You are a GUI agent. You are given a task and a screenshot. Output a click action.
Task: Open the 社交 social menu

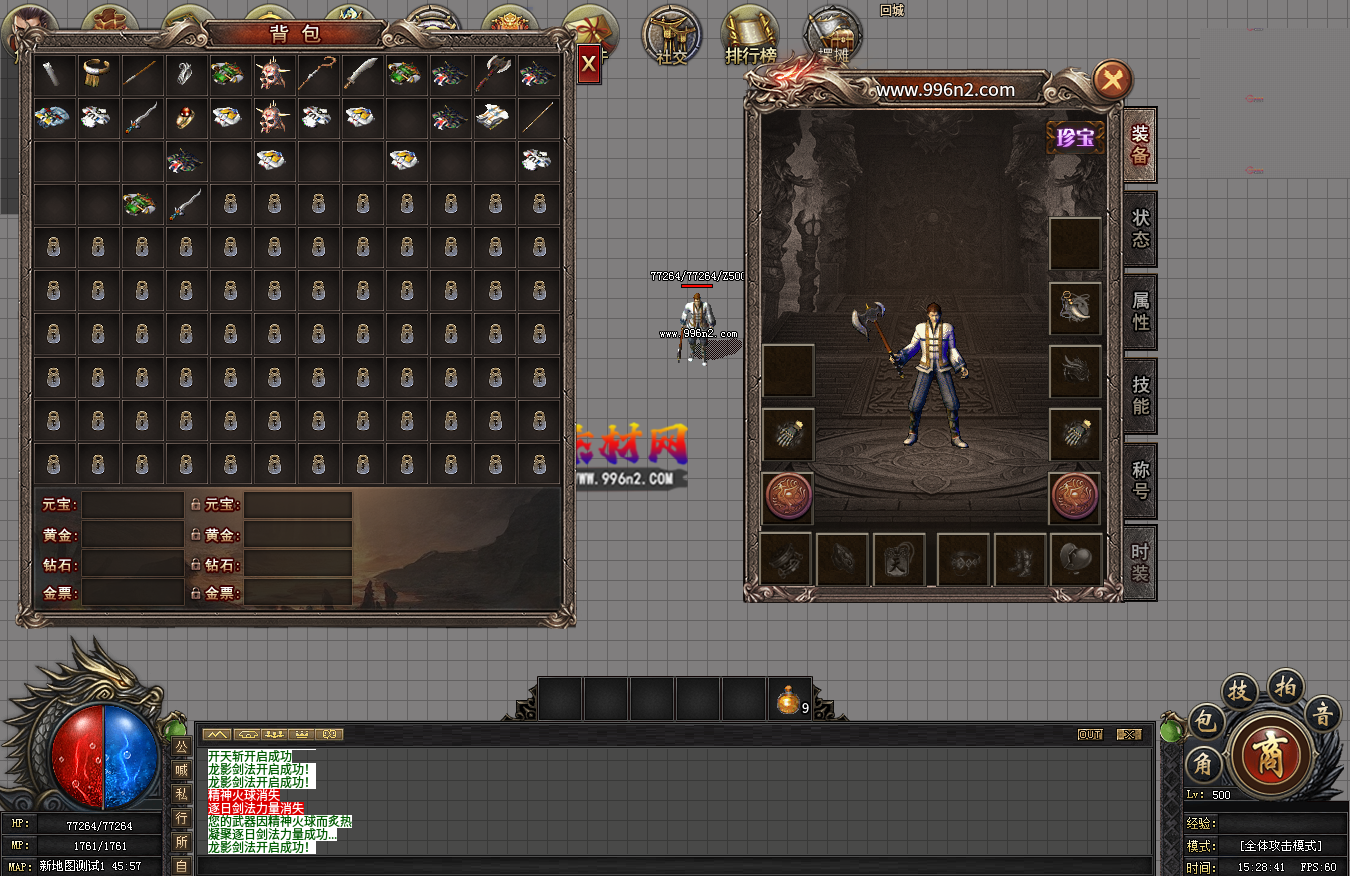click(x=671, y=37)
